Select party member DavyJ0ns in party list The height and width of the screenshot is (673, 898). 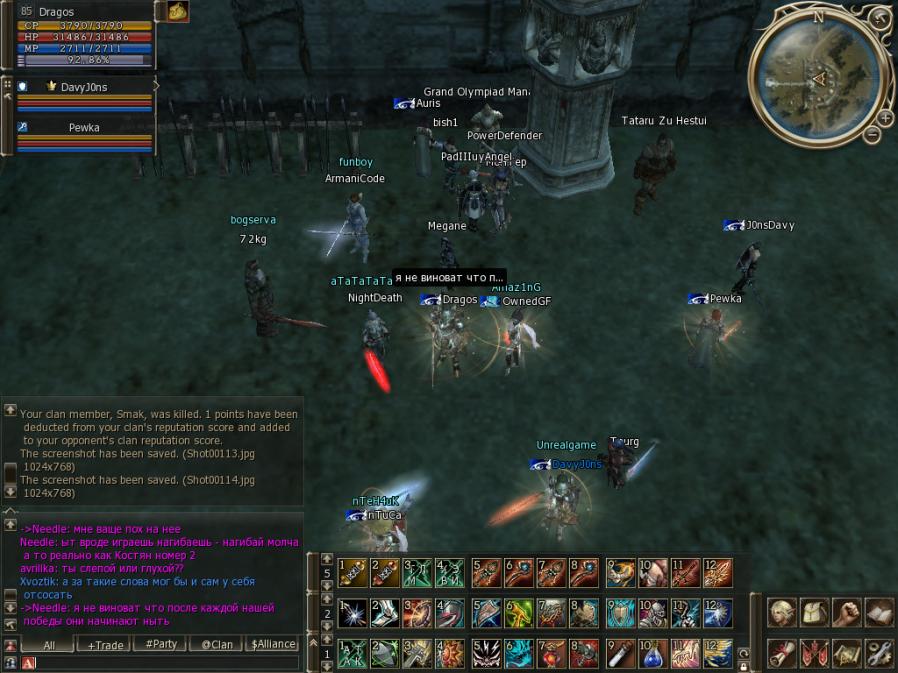click(x=83, y=87)
